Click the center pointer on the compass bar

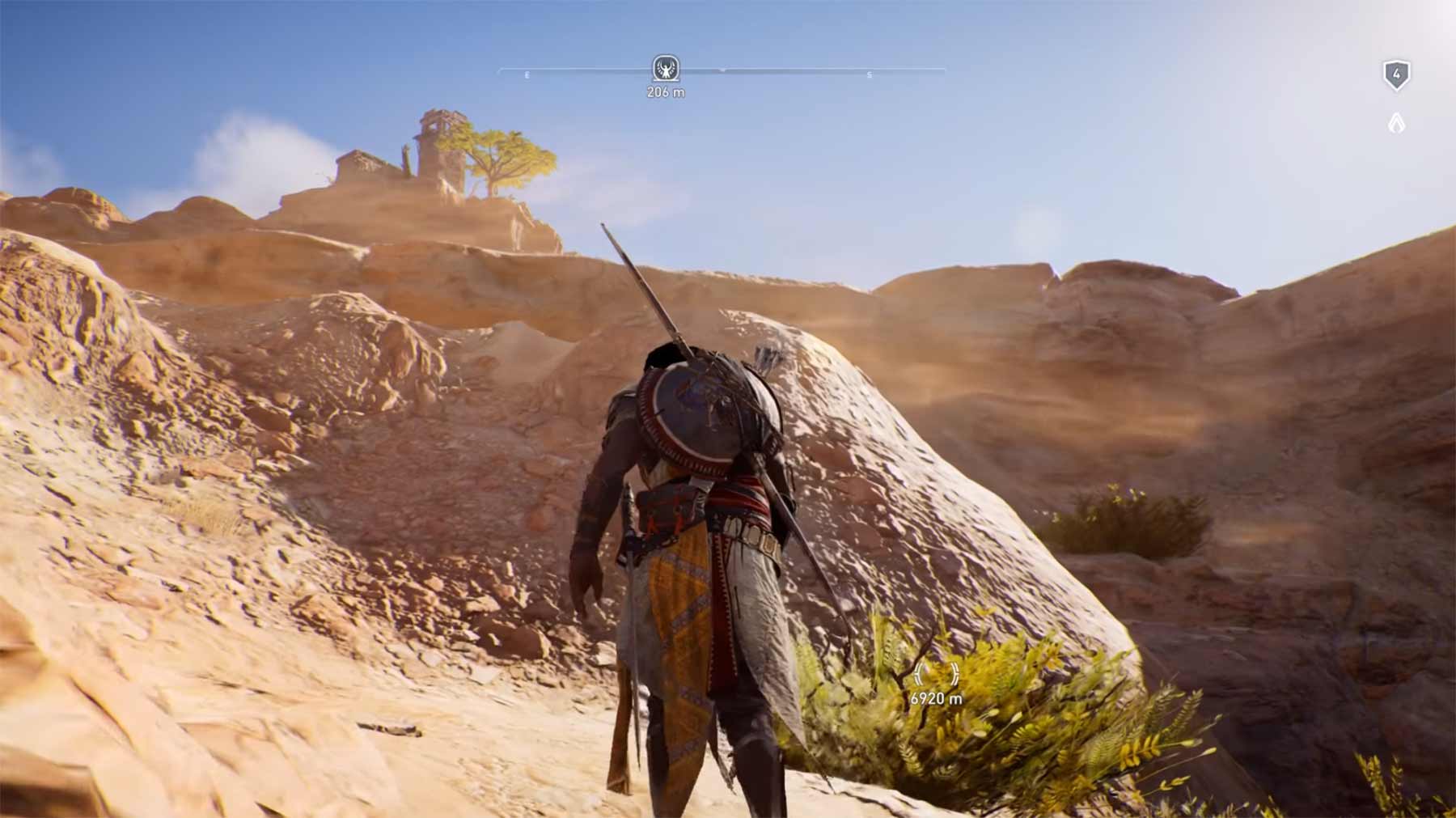click(x=722, y=71)
